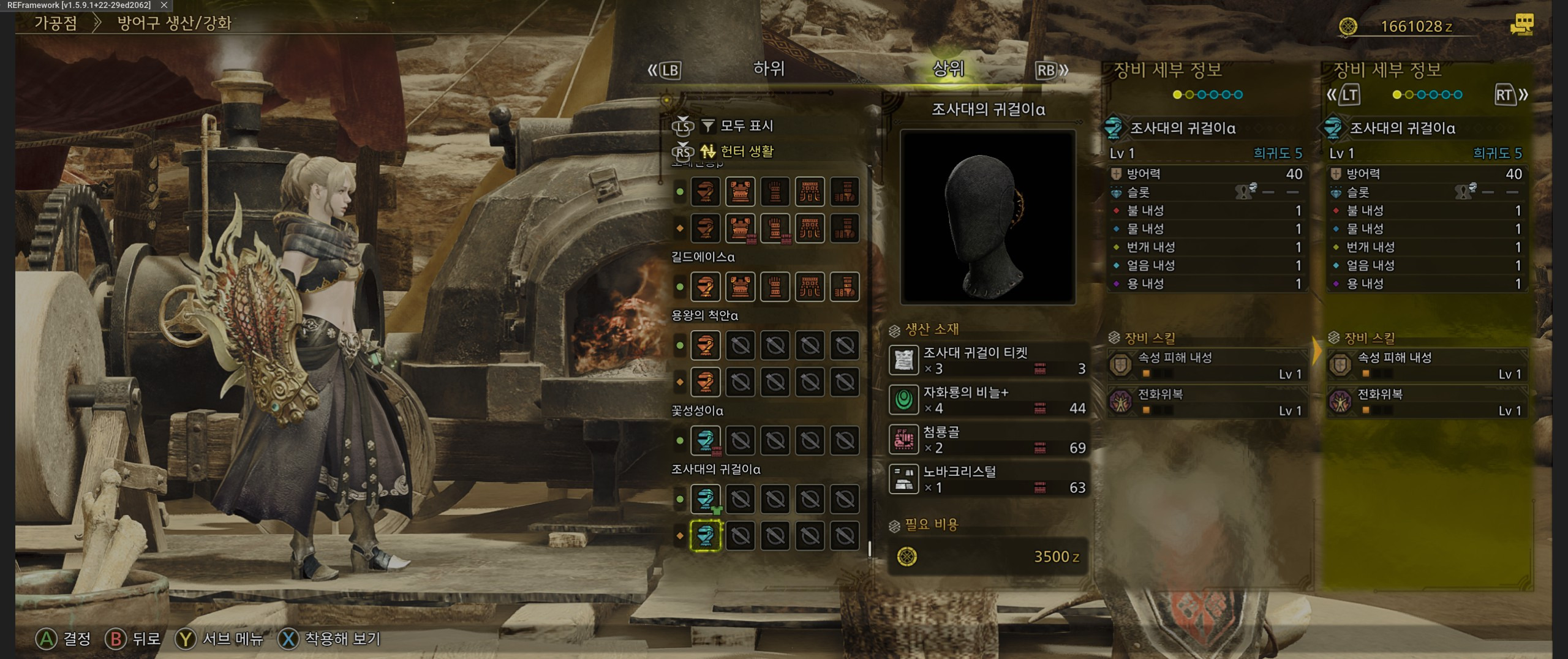Select the 조사대 귀걸이 티켓 material row
The width and height of the screenshot is (1568, 659).
tap(987, 360)
